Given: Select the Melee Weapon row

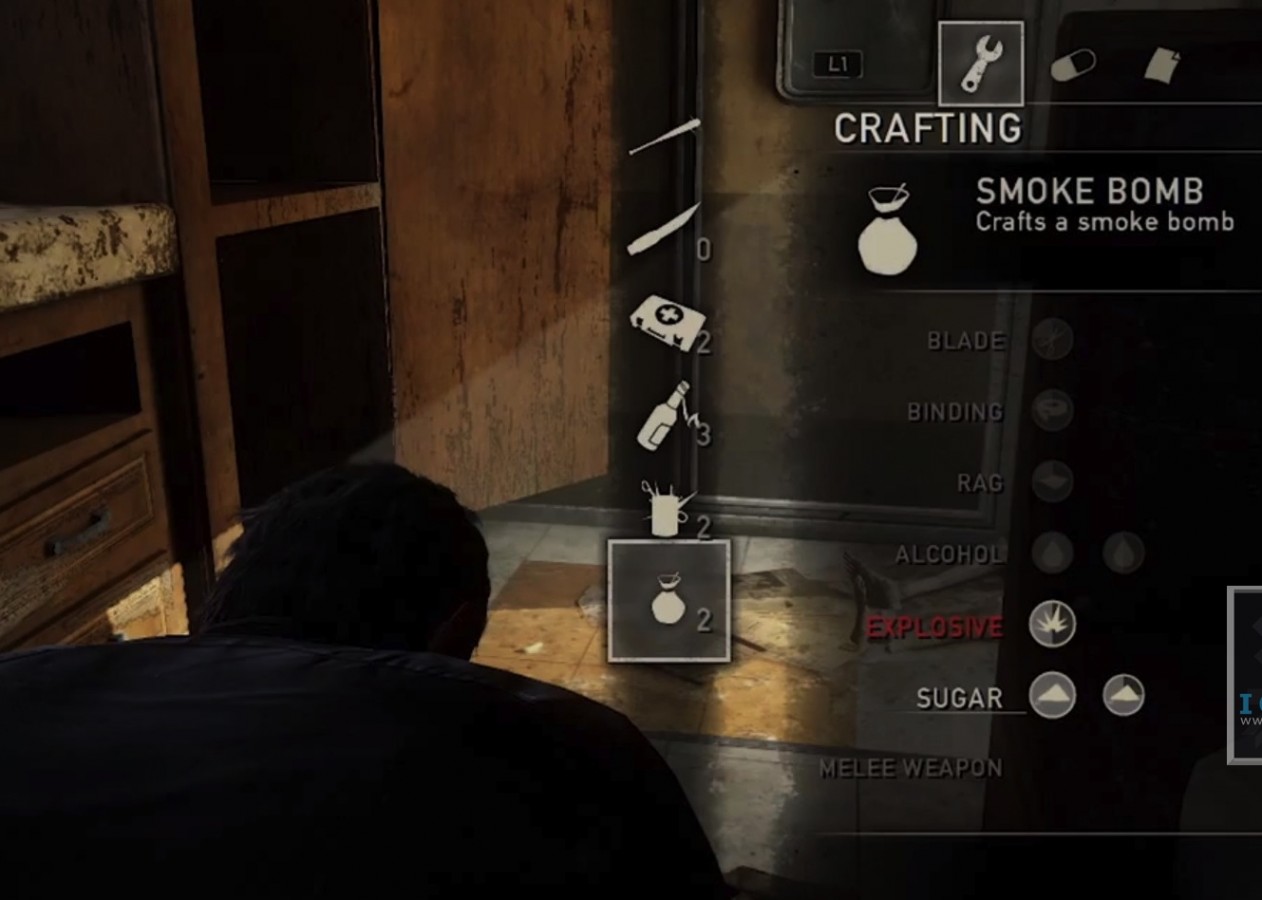Looking at the screenshot, I should click(910, 768).
